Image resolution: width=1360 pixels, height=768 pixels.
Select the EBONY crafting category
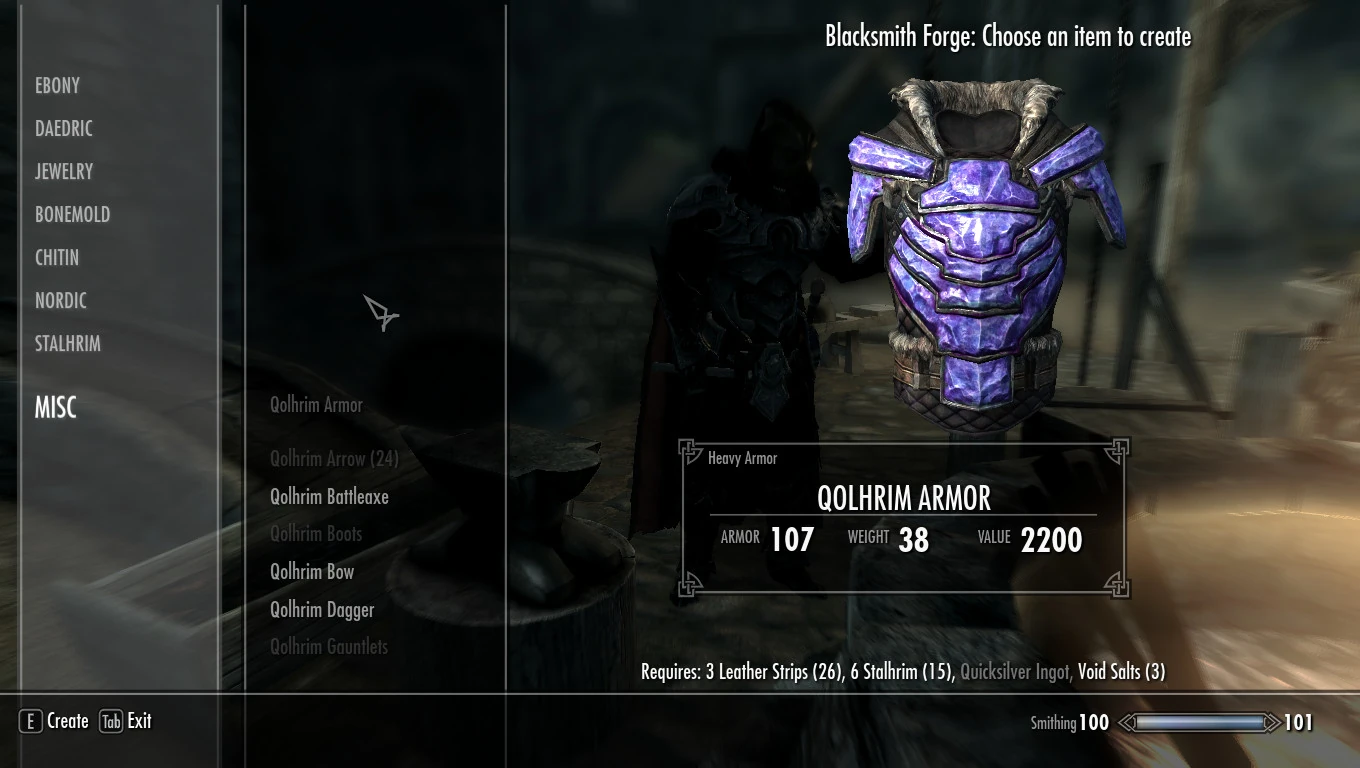click(57, 85)
